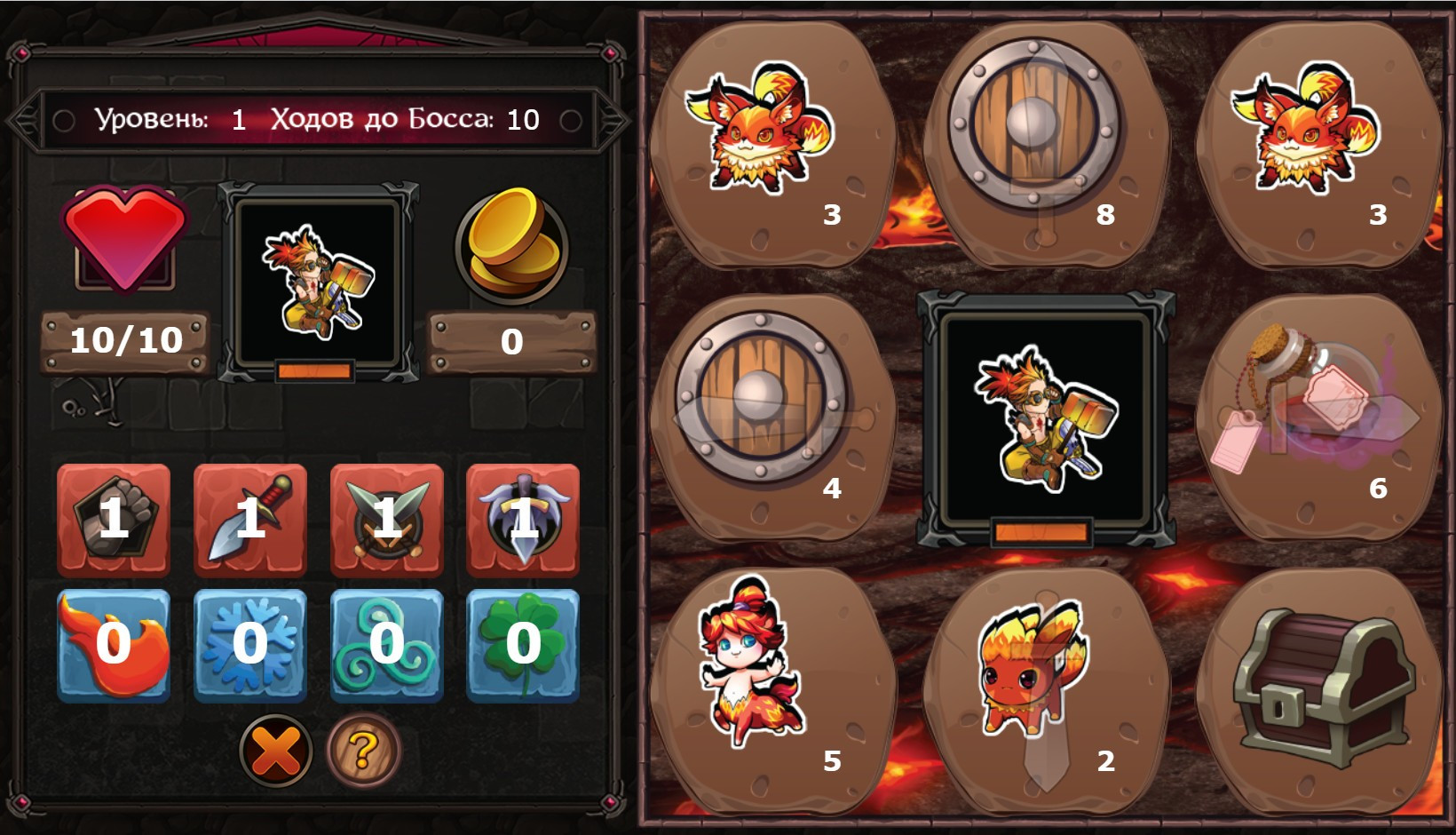The image size is (1456, 835).
Task: Select the gold coins currency icon
Action: (509, 249)
